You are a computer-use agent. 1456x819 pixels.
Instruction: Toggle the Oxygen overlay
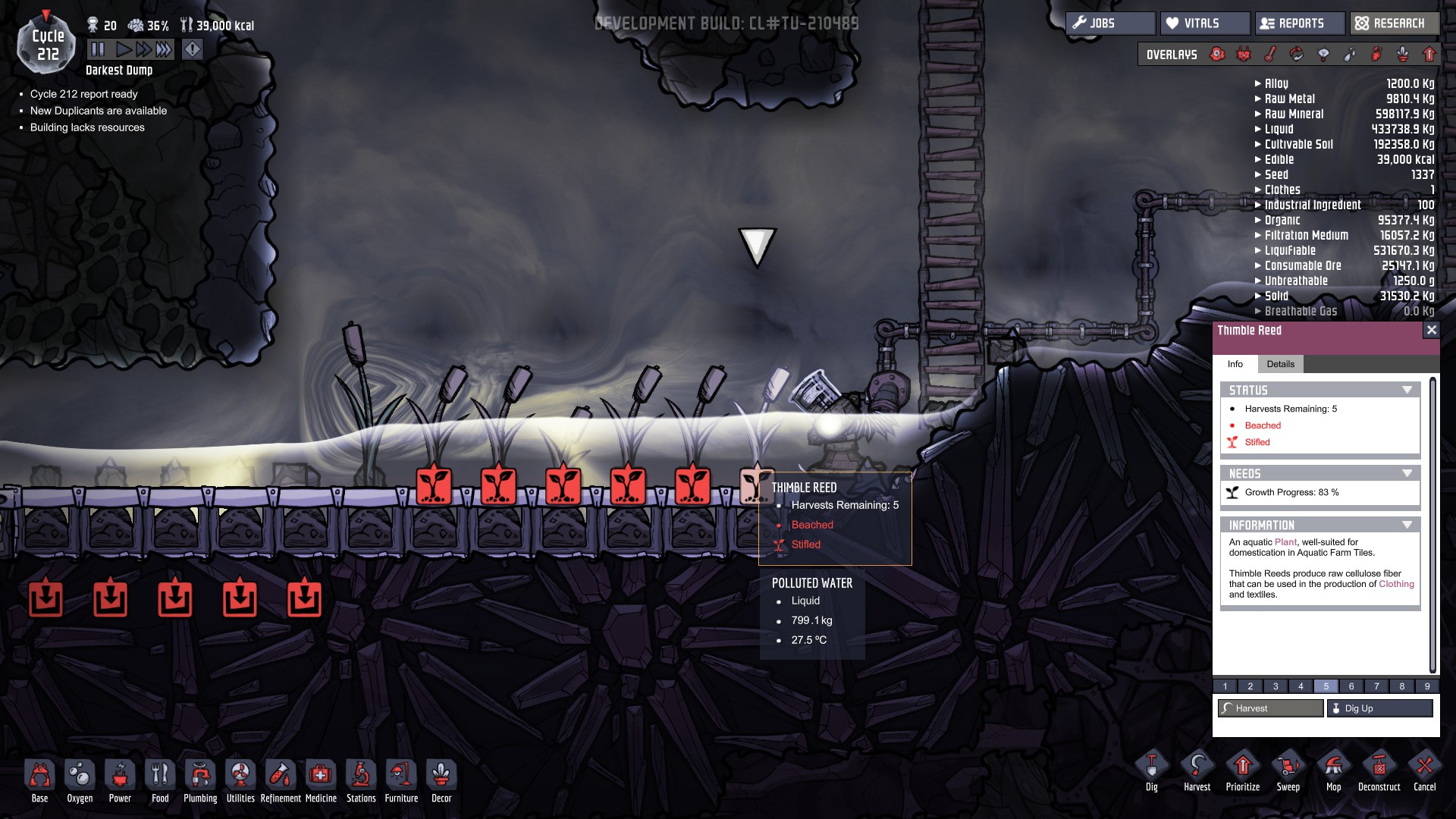pyautogui.click(x=1216, y=54)
